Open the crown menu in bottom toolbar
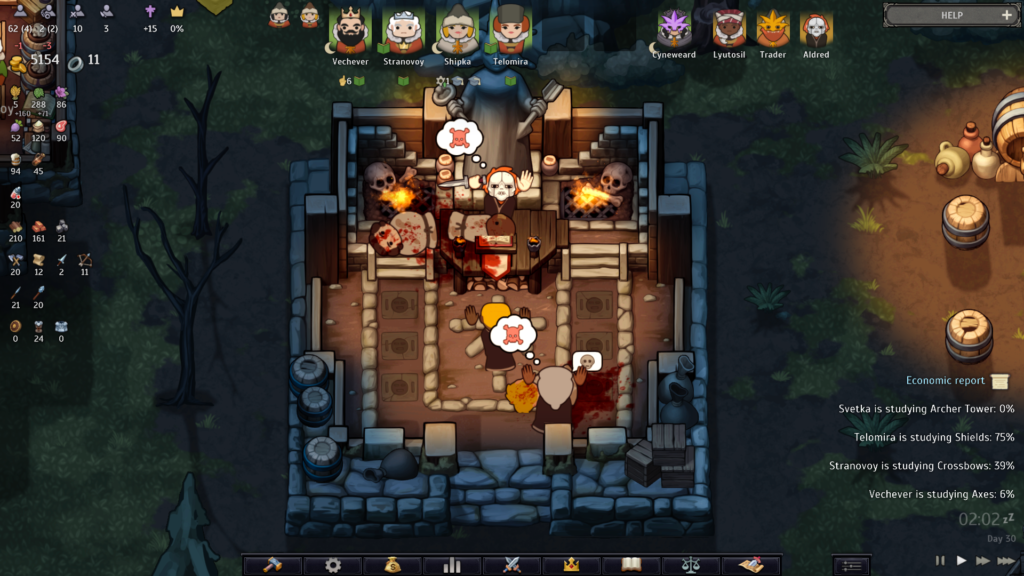 (x=572, y=565)
